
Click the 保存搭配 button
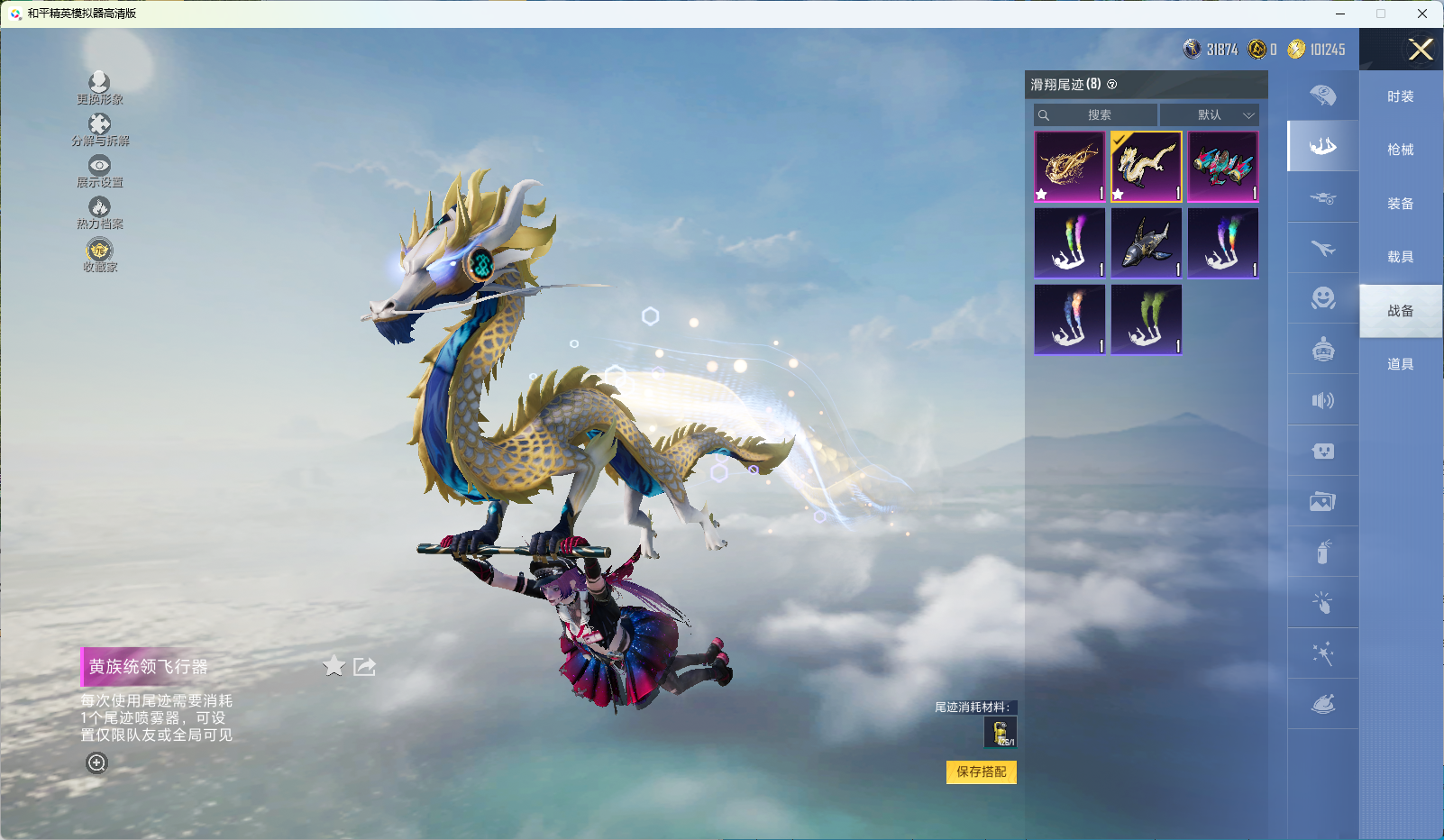(x=981, y=772)
